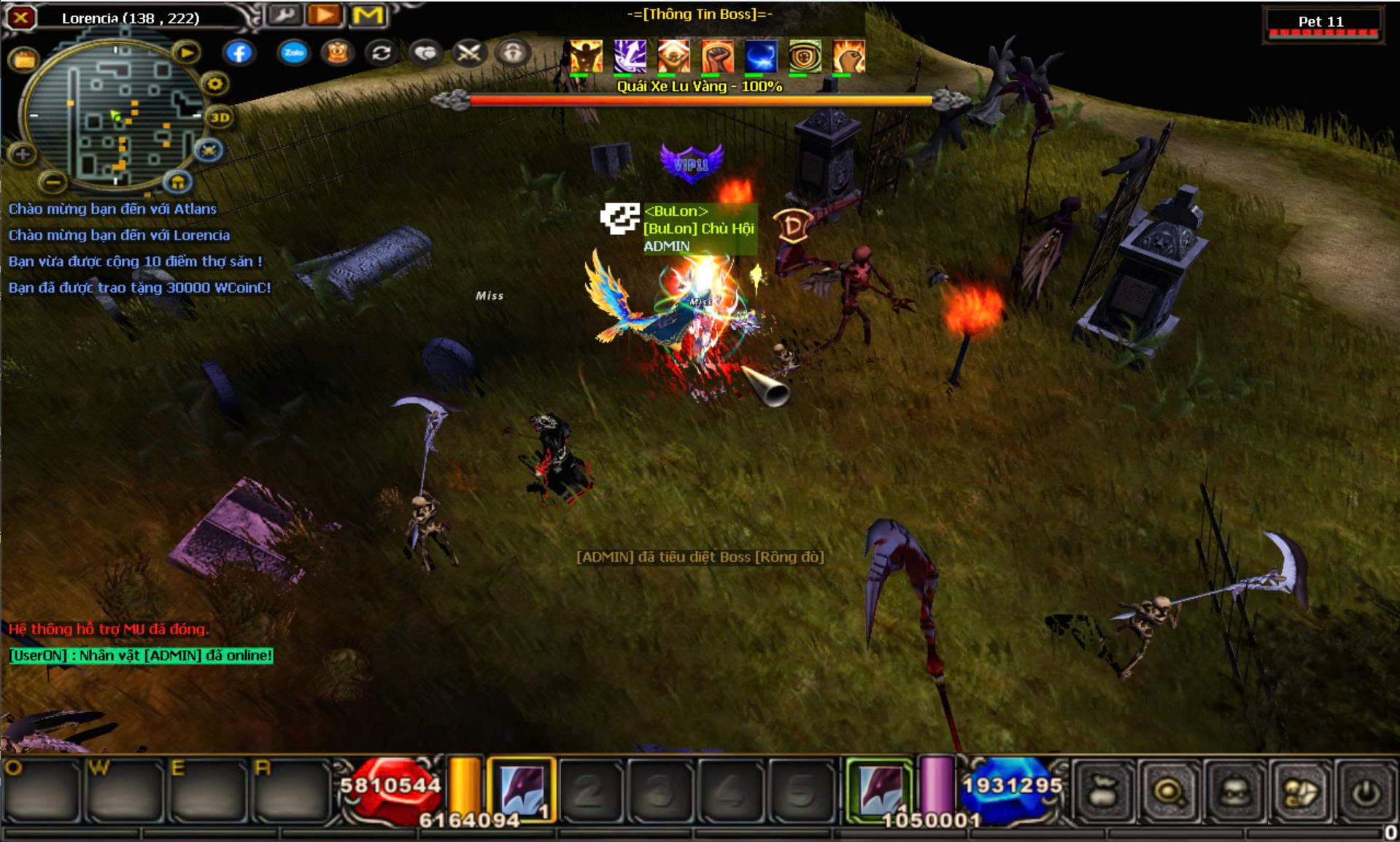This screenshot has width=1400, height=842.
Task: Zoom out the minimap with minus button
Action: coord(53,180)
